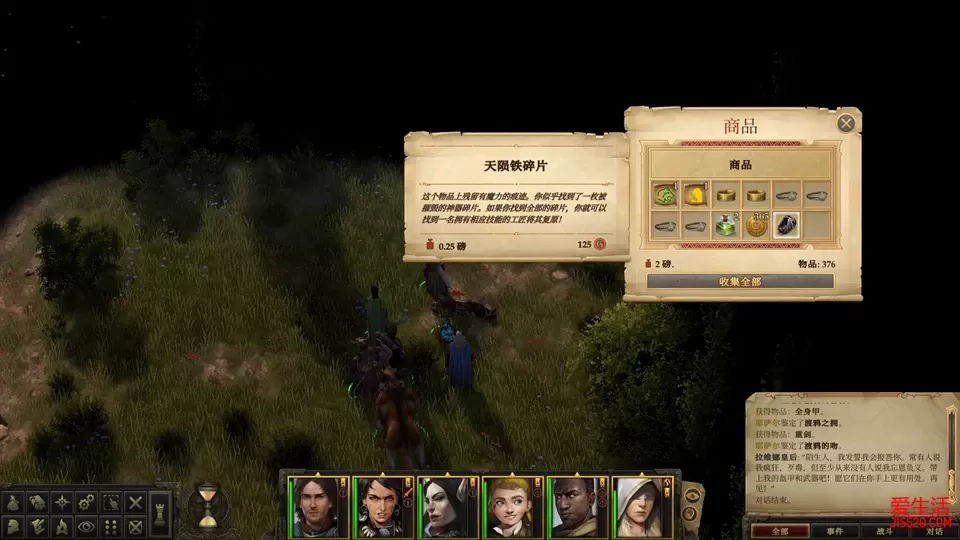Open the settings gears icon
This screenshot has height=540, width=960.
[88, 502]
